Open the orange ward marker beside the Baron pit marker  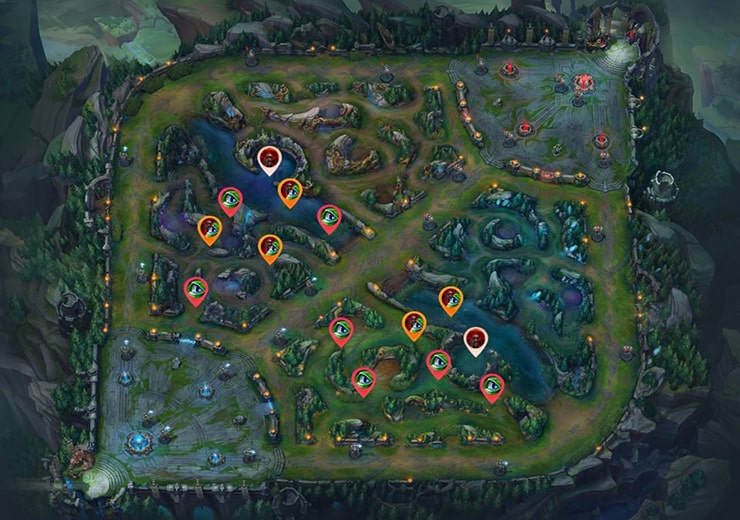[x=290, y=191]
